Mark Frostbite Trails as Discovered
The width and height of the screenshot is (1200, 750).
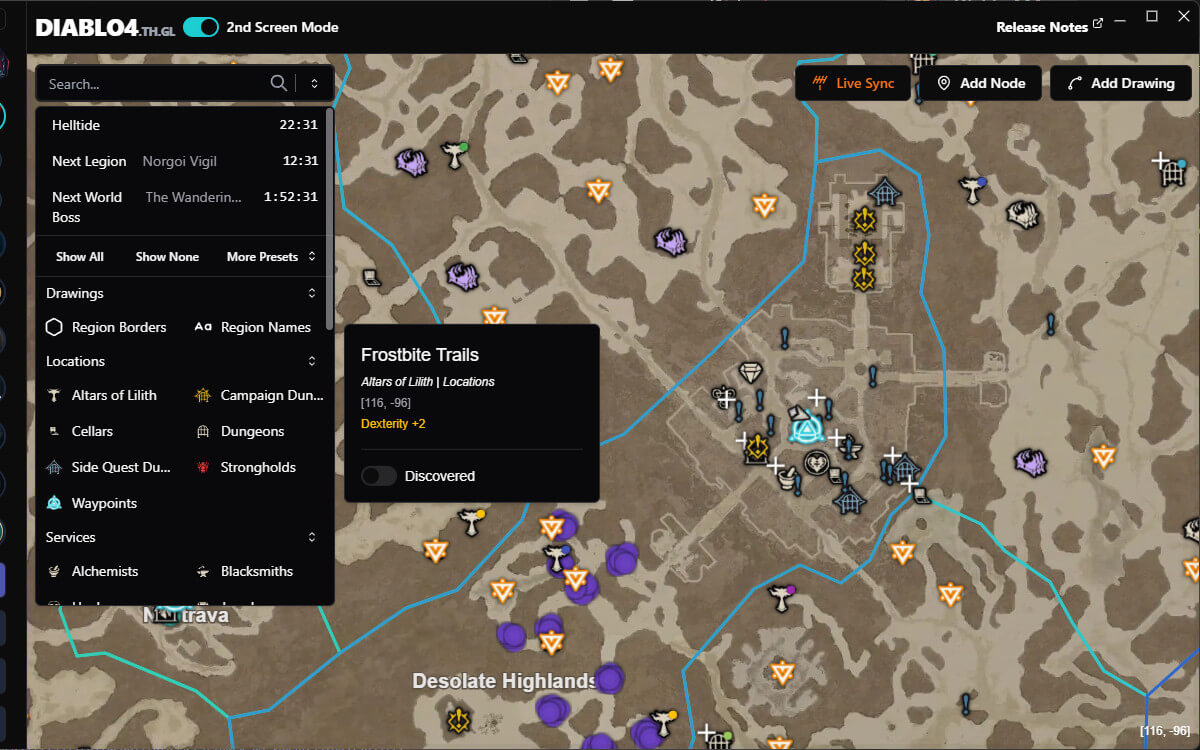(x=379, y=476)
